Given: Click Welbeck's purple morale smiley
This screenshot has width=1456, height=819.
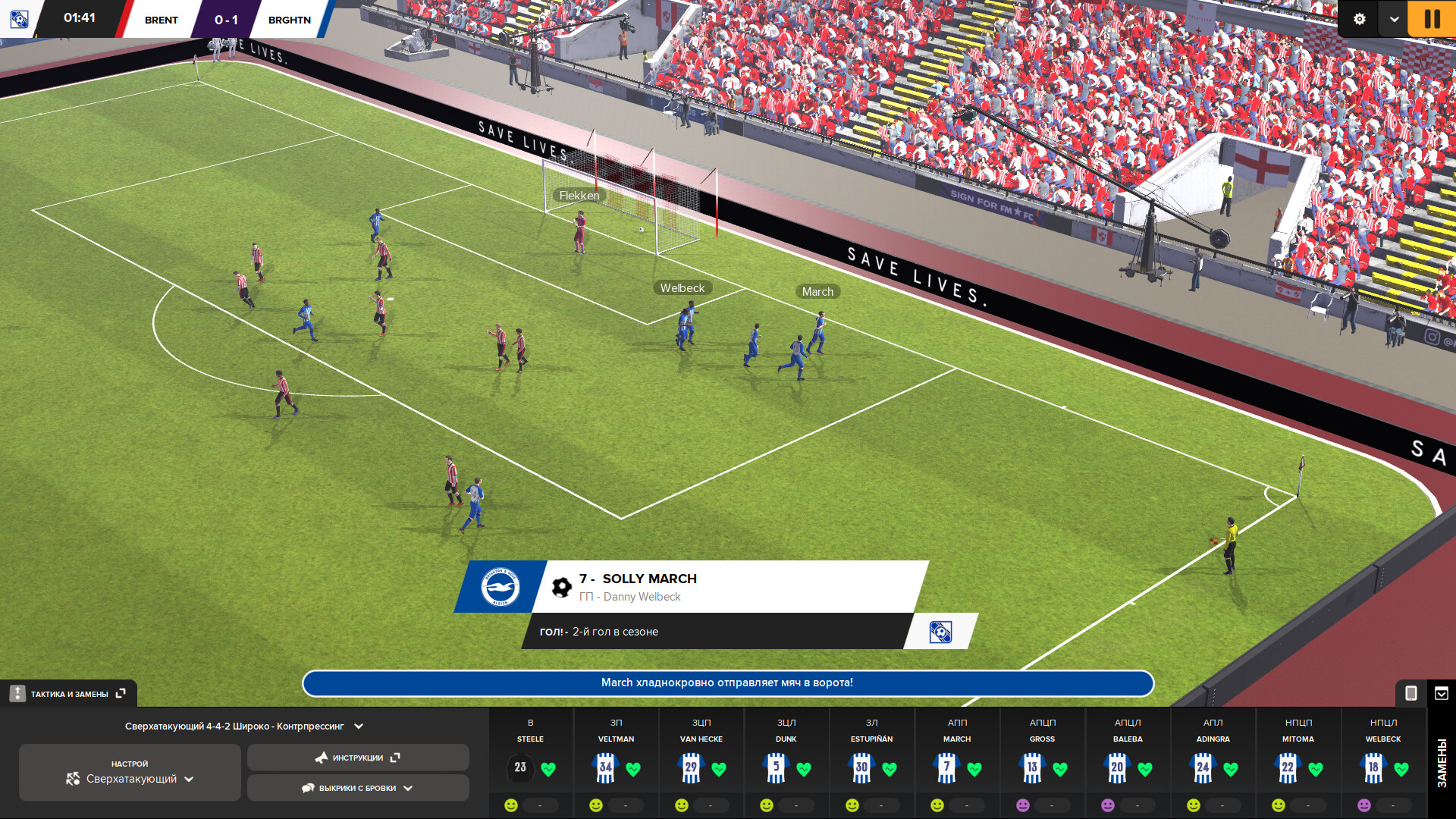Looking at the screenshot, I should coord(1363,804).
